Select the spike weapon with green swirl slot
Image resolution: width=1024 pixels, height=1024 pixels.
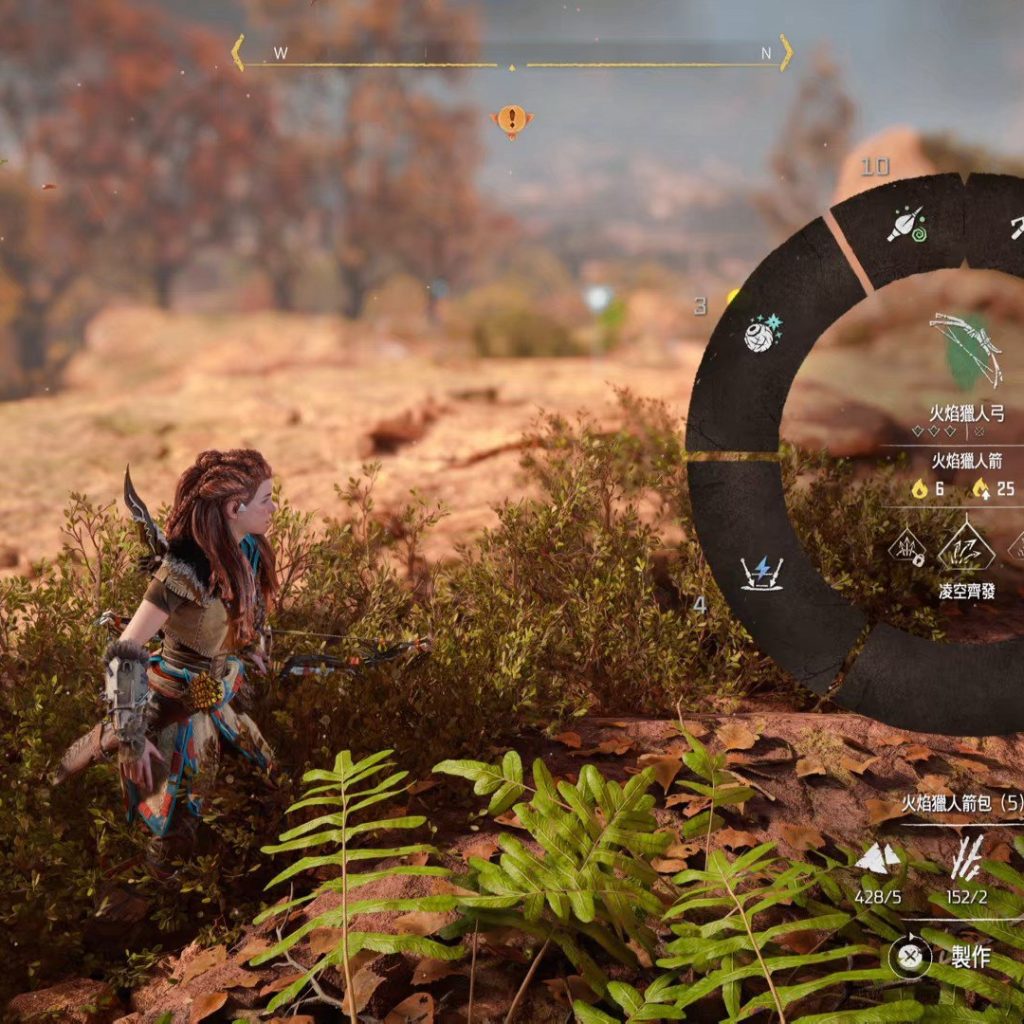(x=906, y=224)
